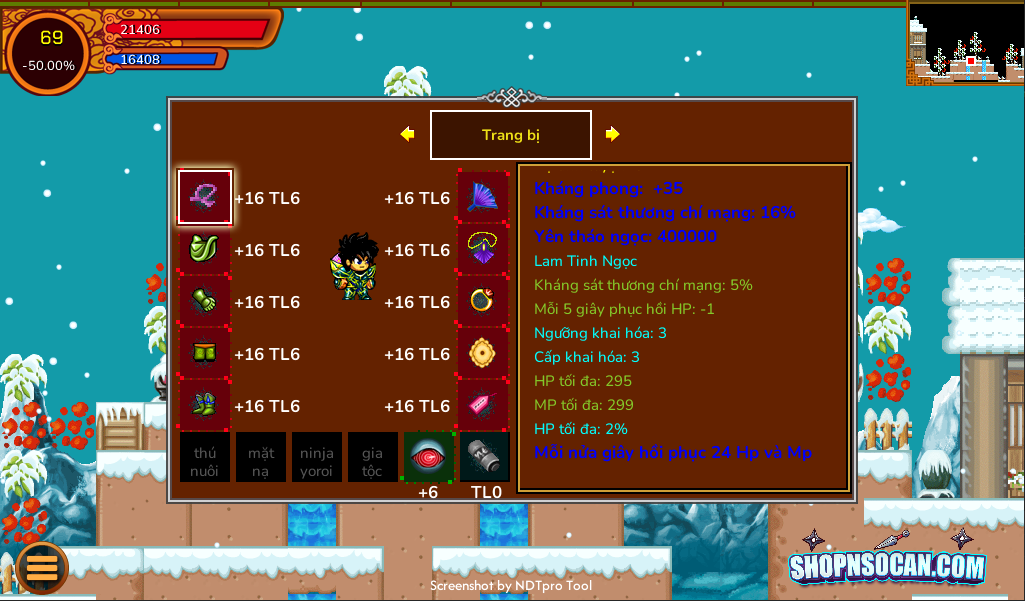This screenshot has height=601, width=1025.
Task: Choose the purple necklace slot
Action: (484, 250)
